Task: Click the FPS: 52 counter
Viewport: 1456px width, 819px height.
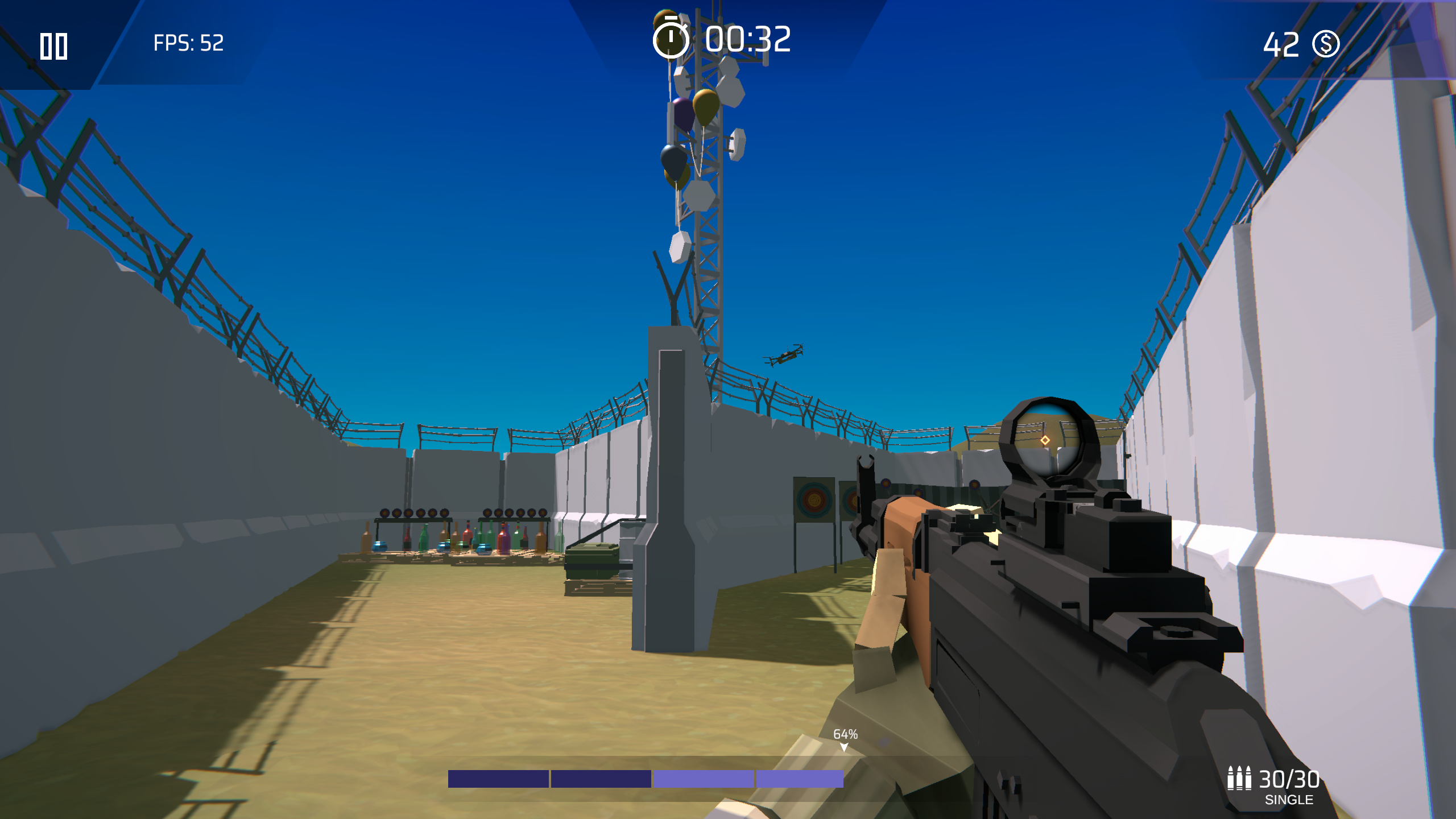Action: coord(188,43)
